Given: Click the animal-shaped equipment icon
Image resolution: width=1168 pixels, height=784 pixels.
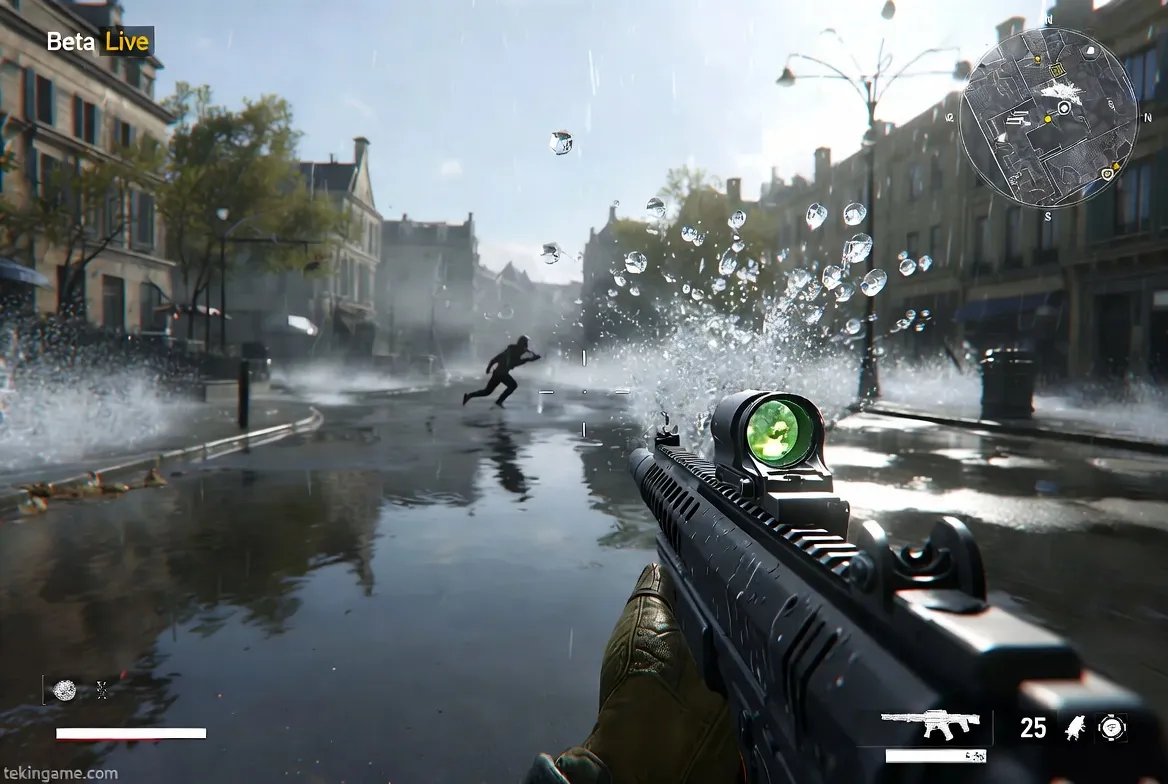Looking at the screenshot, I should [x=1075, y=727].
